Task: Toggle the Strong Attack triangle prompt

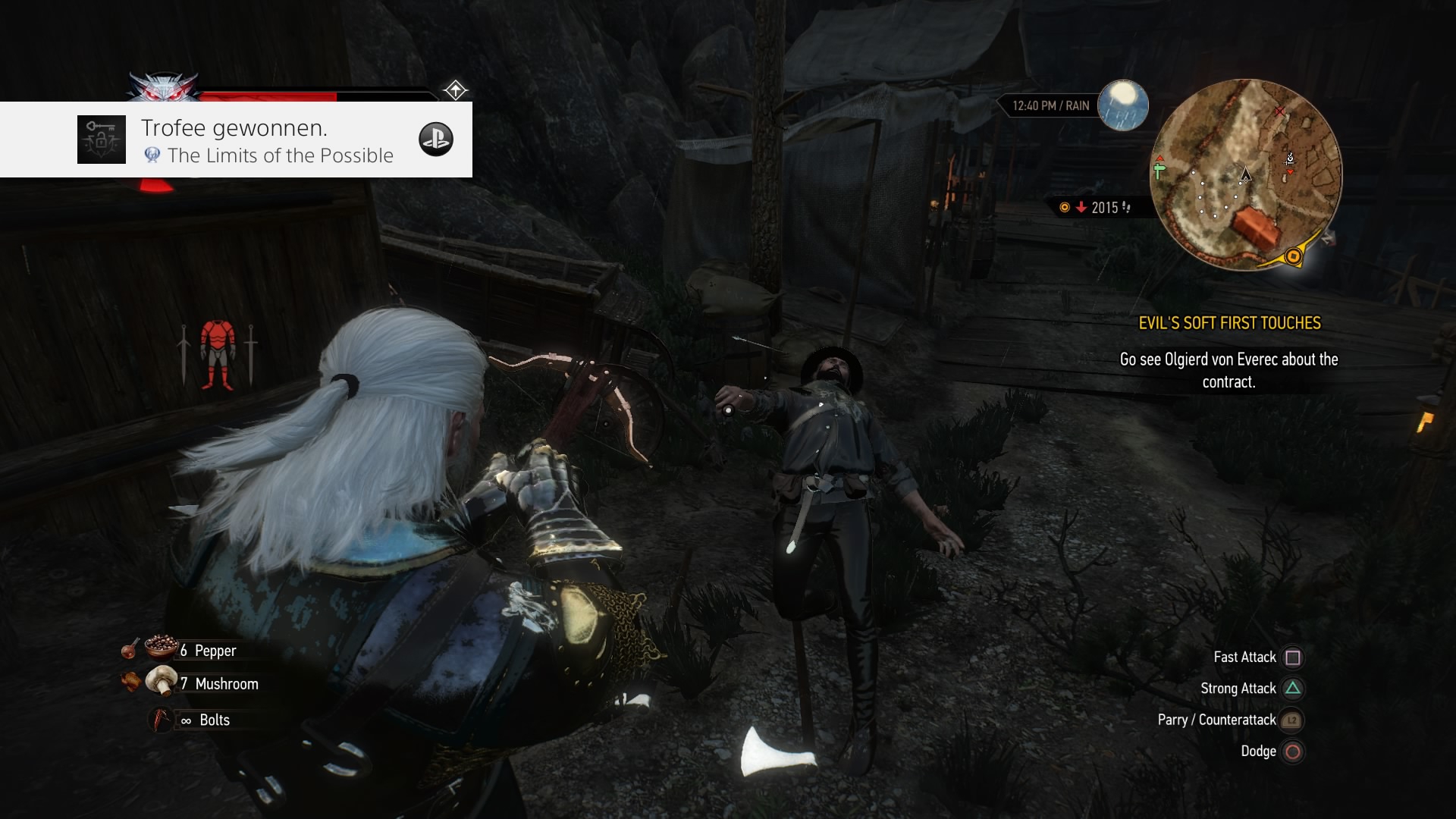Action: [1293, 688]
